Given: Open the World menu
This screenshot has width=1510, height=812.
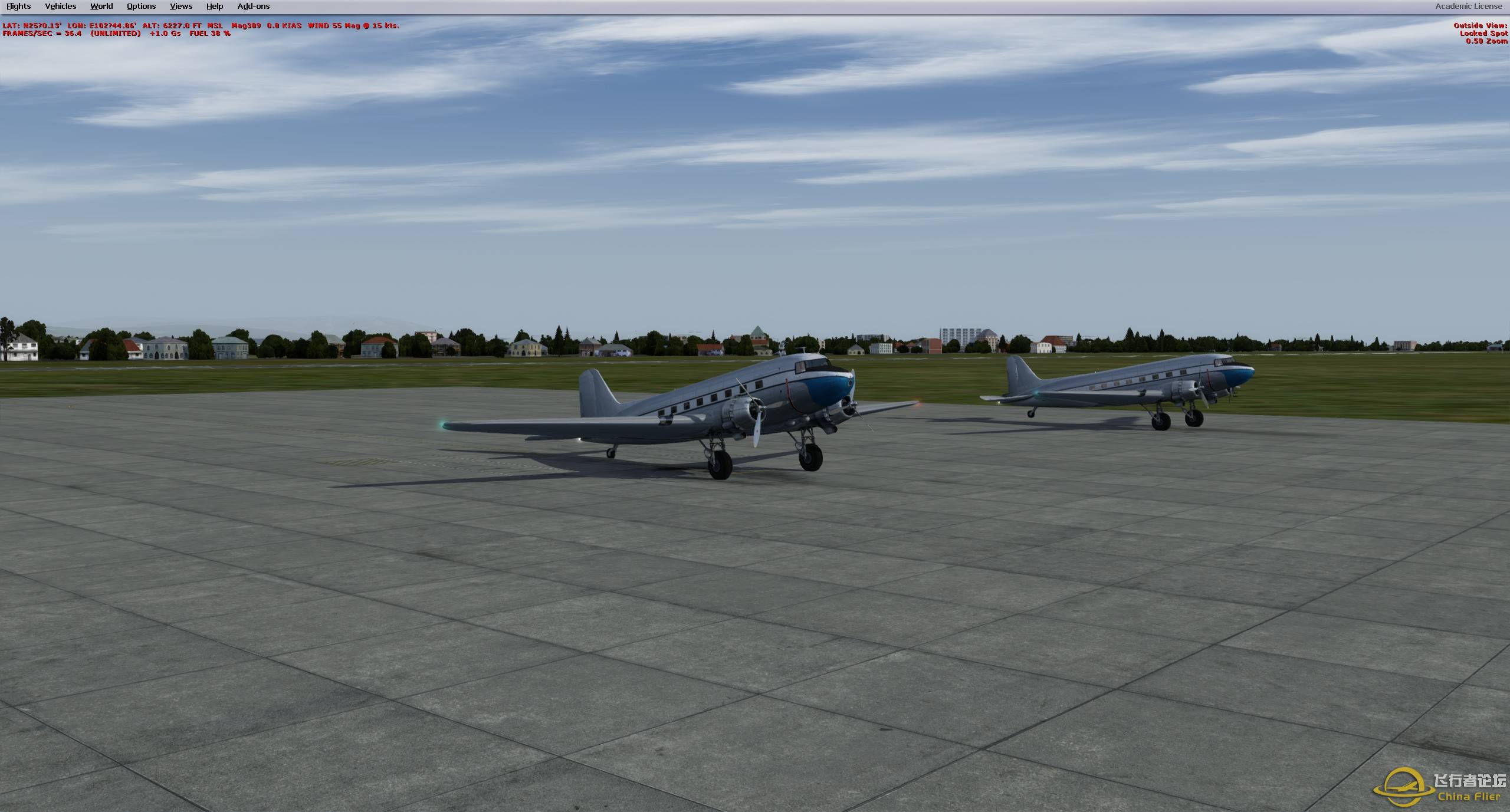Looking at the screenshot, I should 101,6.
